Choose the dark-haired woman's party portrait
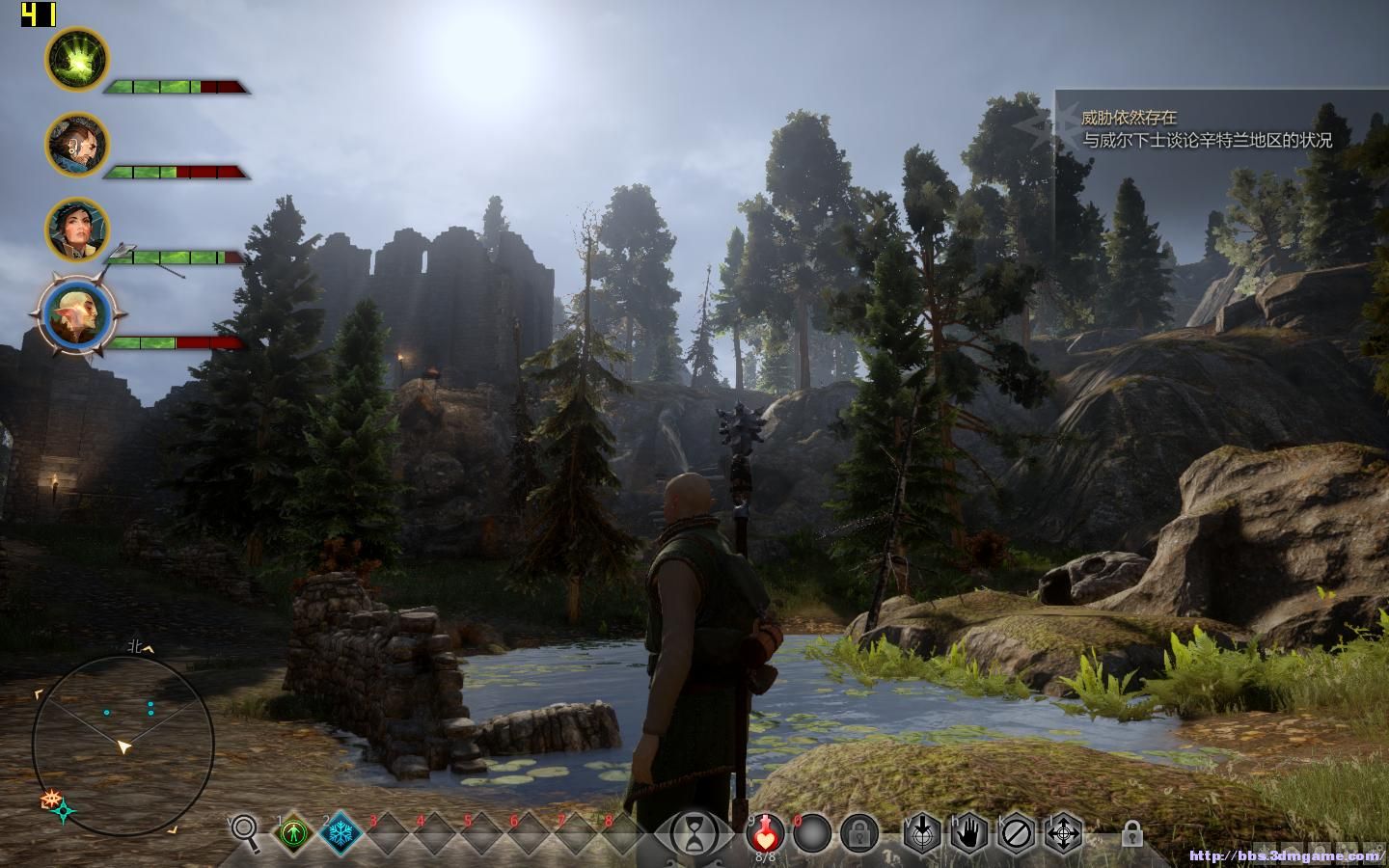Screen dimensions: 1389x868 tap(77, 230)
